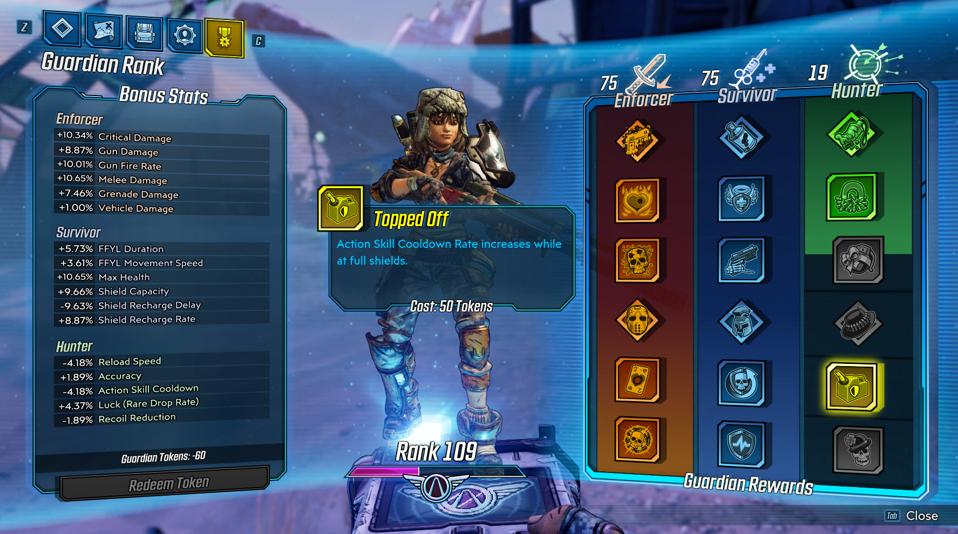Viewport: 958px width, 534px height.
Task: Choose the flaming heart Enforcer reward
Action: [637, 200]
